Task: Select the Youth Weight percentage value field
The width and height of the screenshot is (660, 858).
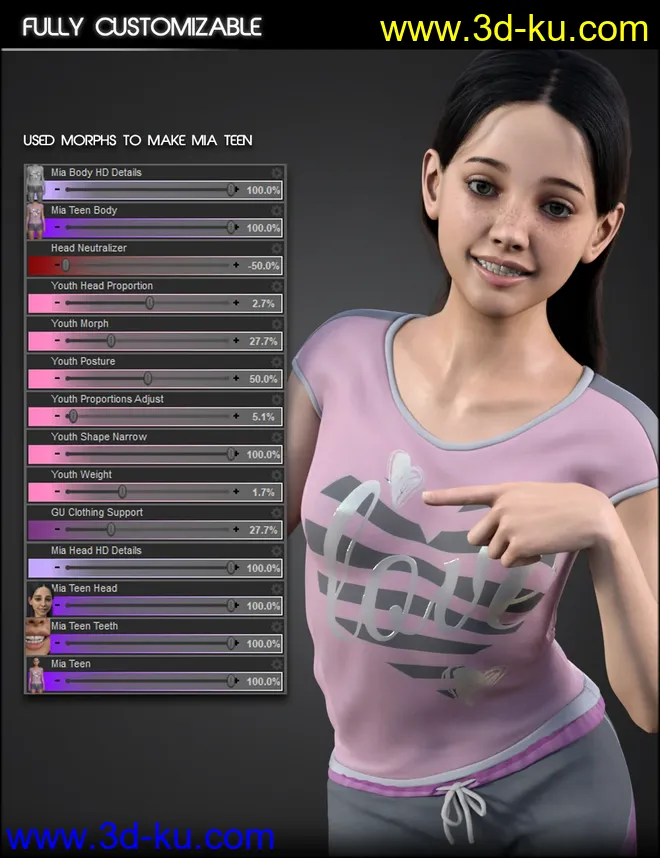Action: (x=264, y=492)
